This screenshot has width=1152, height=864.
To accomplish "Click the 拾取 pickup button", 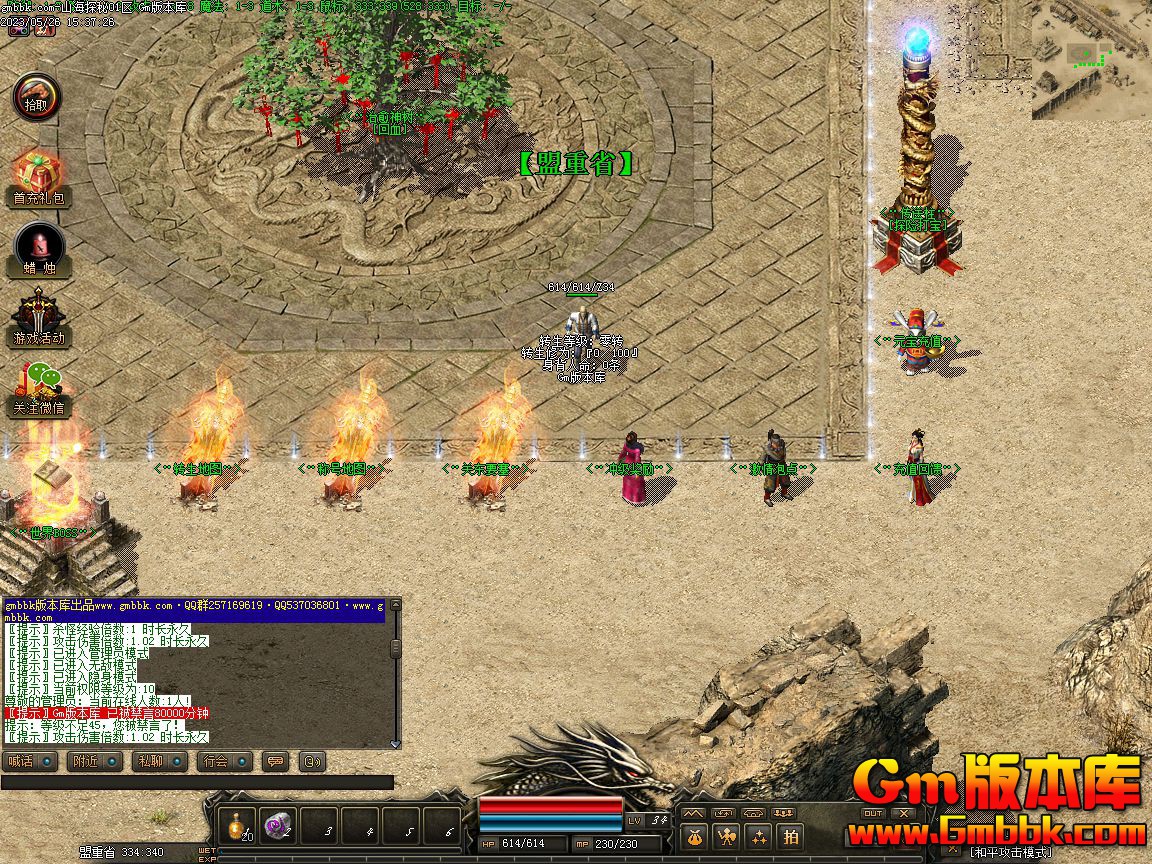I will click(x=37, y=98).
